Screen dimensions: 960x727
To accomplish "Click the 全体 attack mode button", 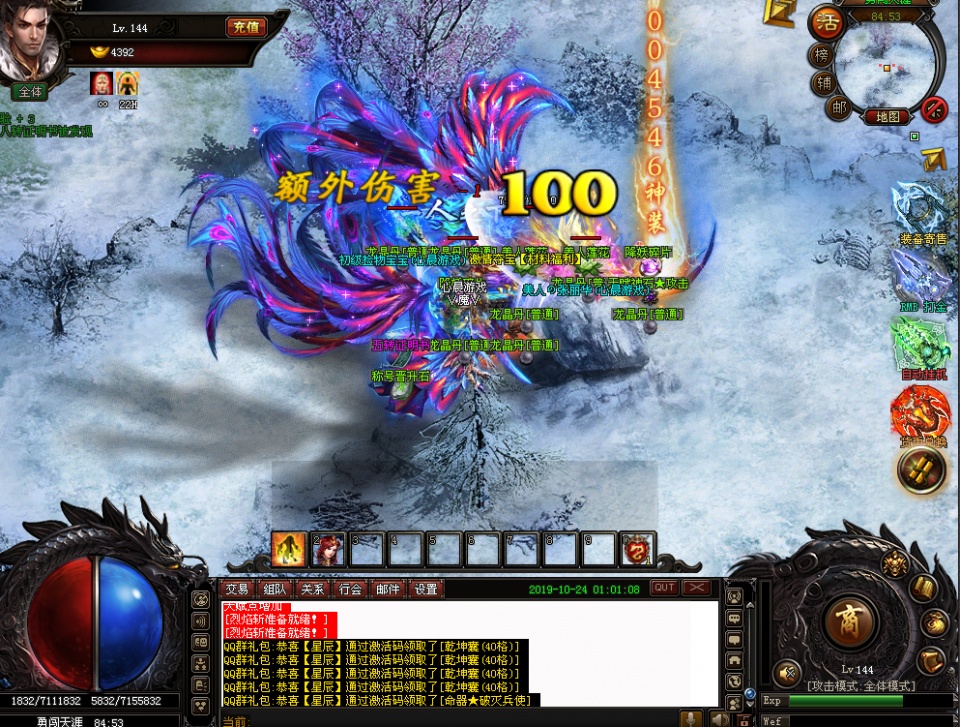I will click(30, 91).
